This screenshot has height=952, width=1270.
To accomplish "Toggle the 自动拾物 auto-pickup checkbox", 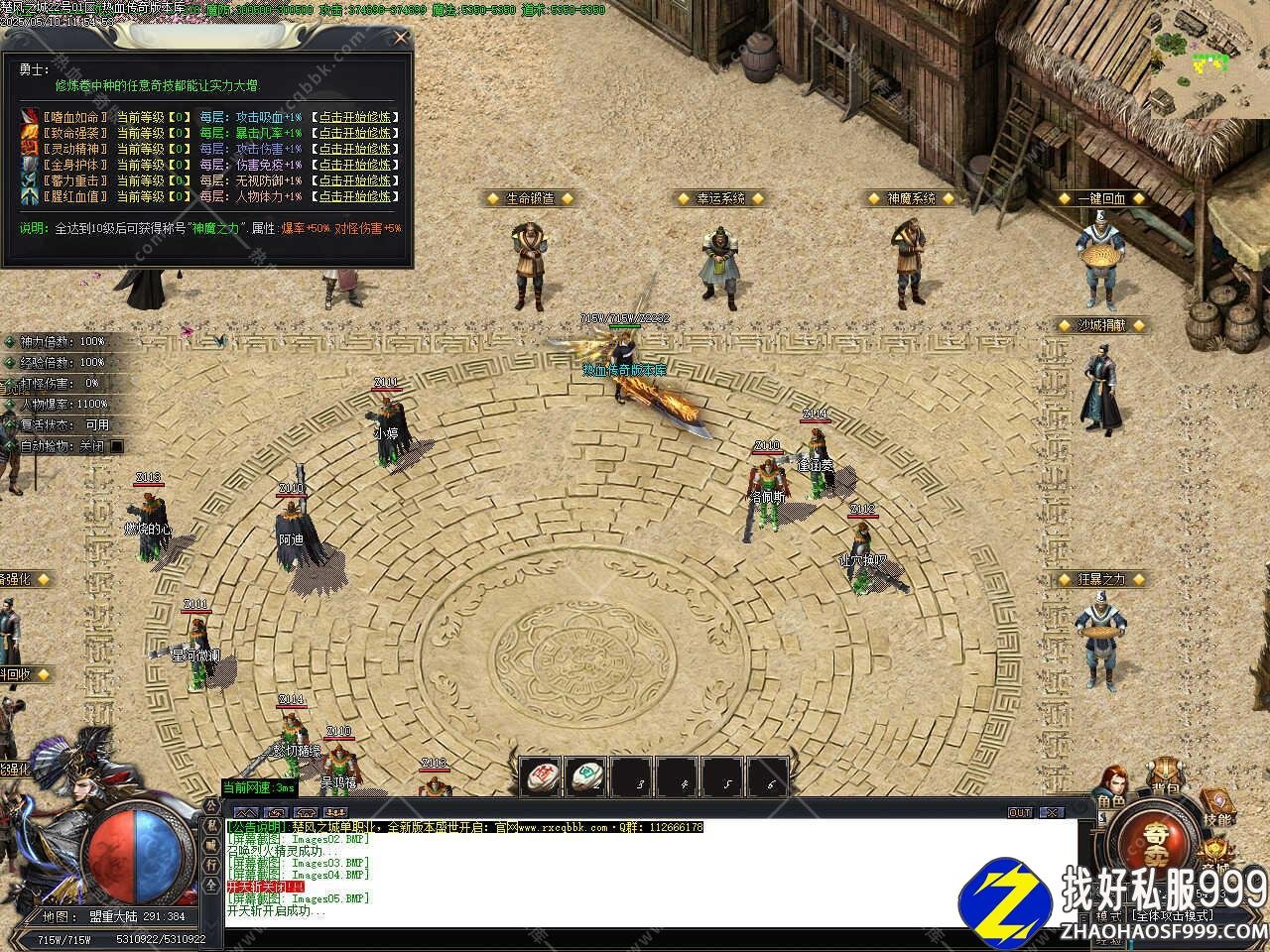I will (117, 446).
